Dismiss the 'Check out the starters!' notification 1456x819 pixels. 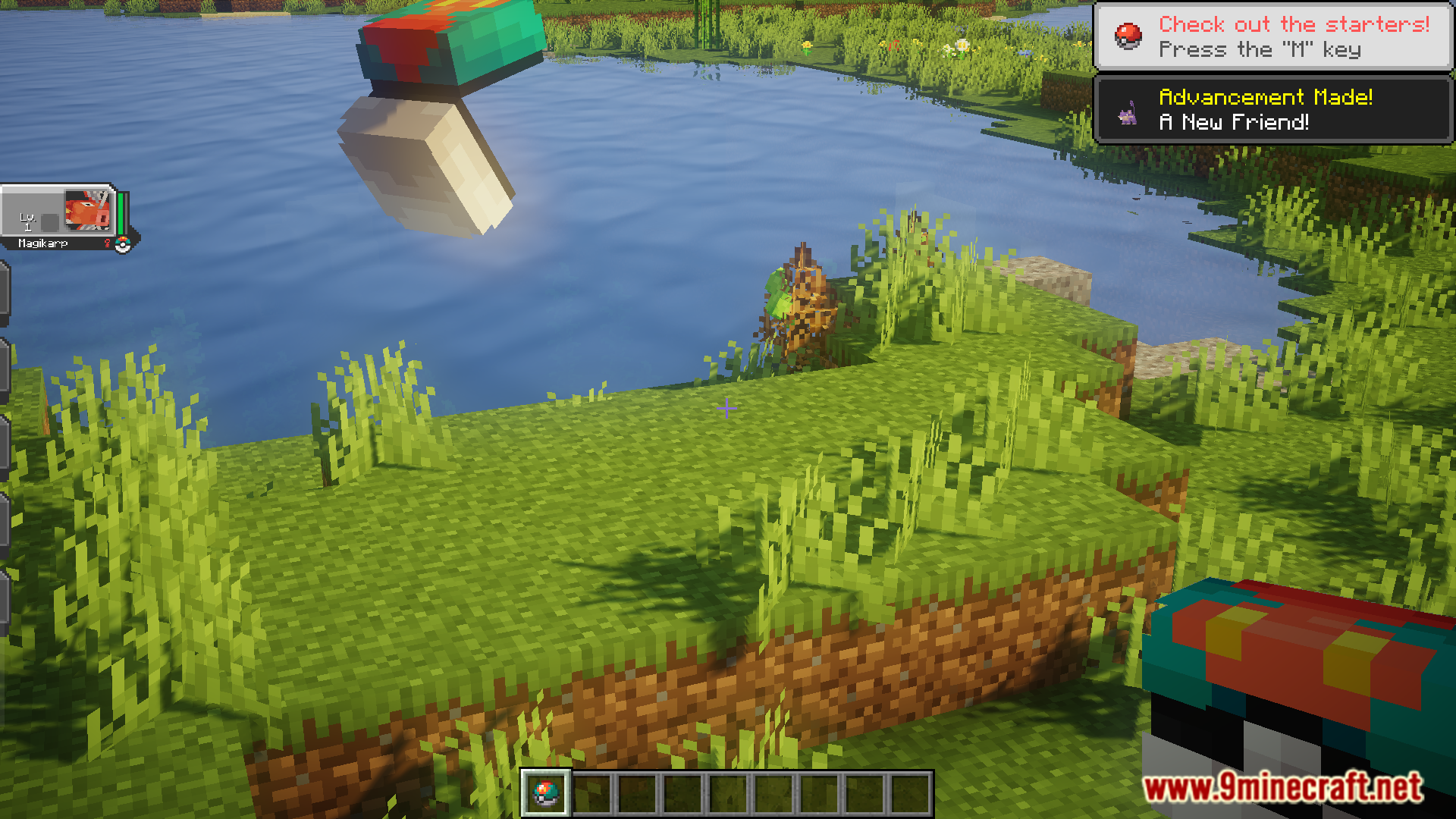(1272, 36)
